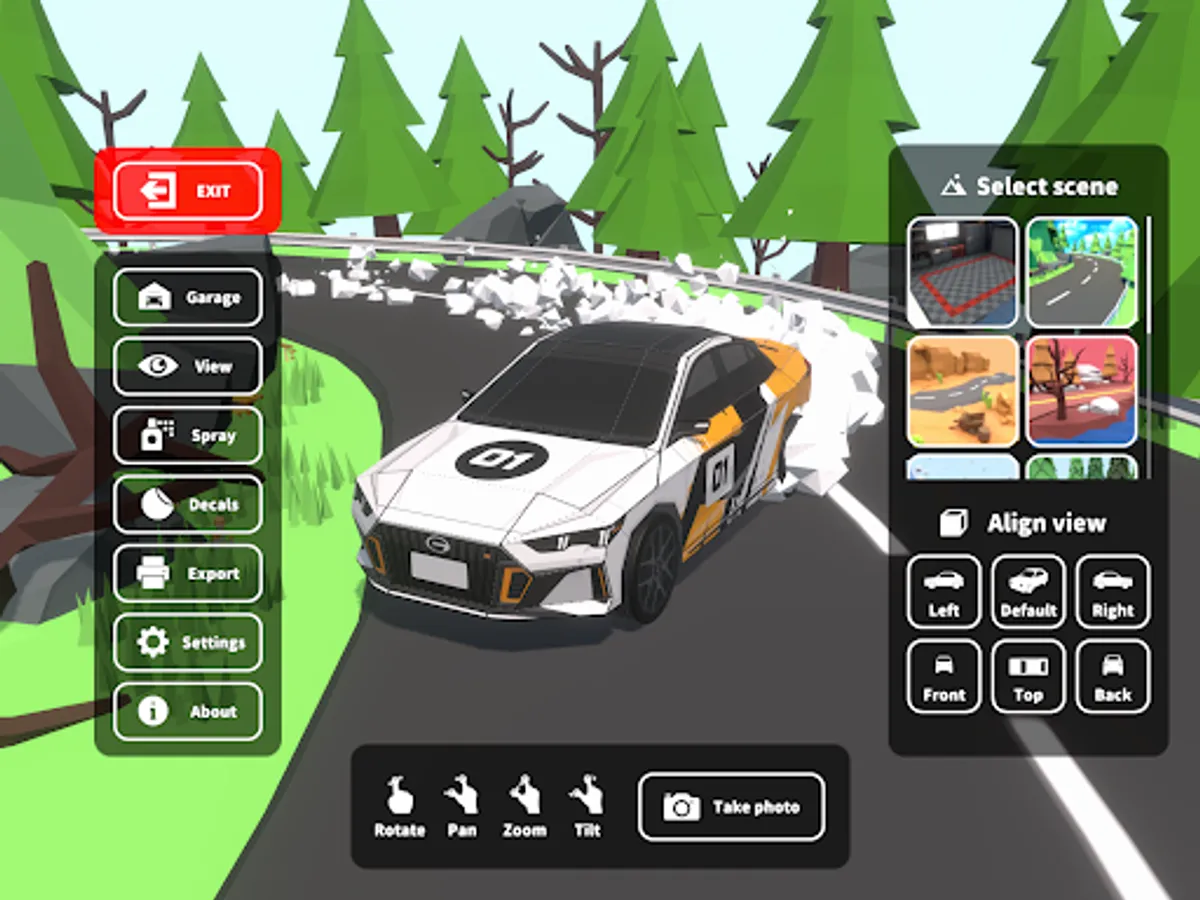Switch to the Top view

[x=1028, y=677]
